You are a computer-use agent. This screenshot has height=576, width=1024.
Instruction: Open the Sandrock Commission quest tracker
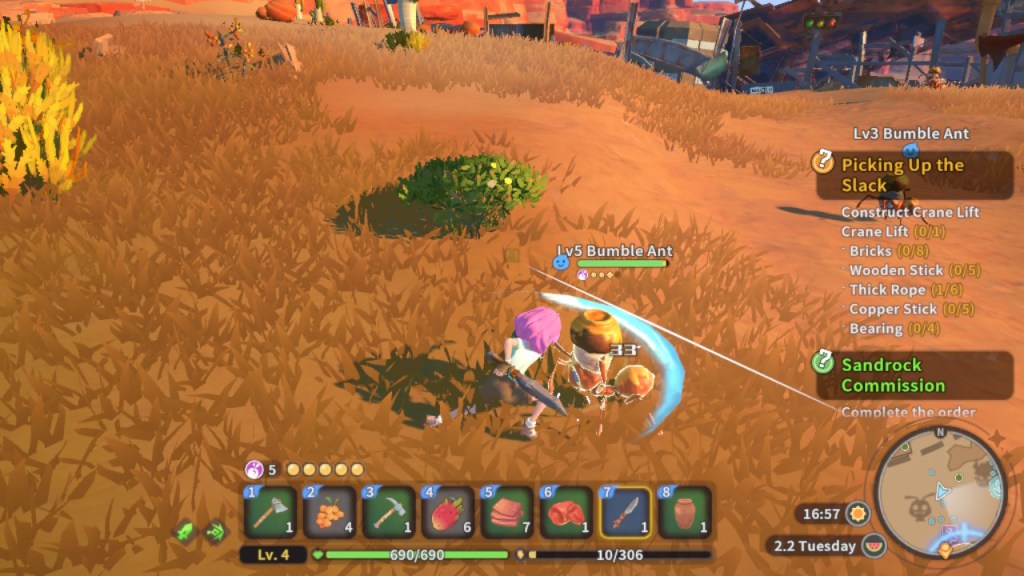click(893, 375)
